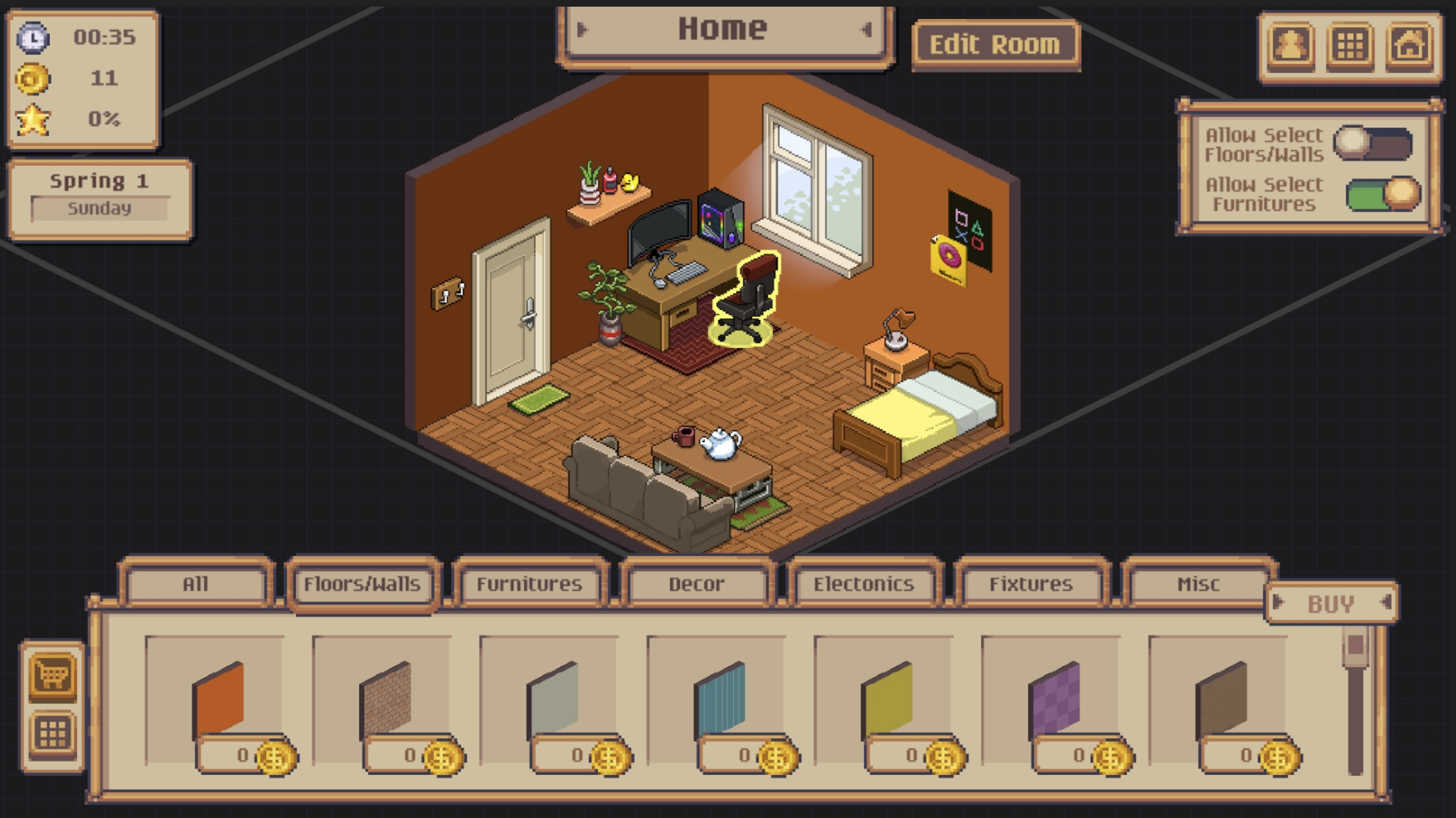Click the BUY mode selector
1456x818 pixels.
(1331, 603)
